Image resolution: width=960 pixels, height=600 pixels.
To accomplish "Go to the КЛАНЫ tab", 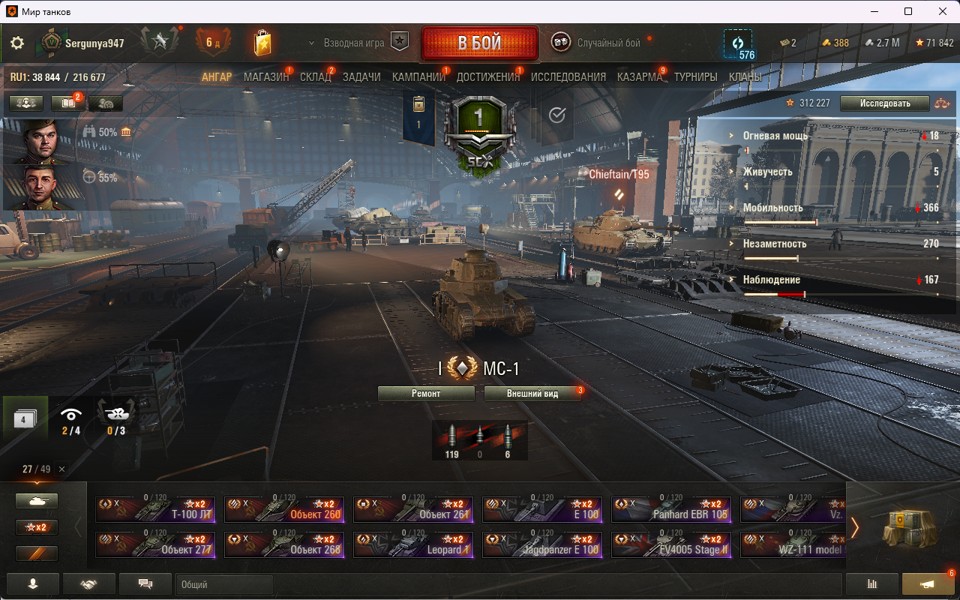I will (x=745, y=77).
